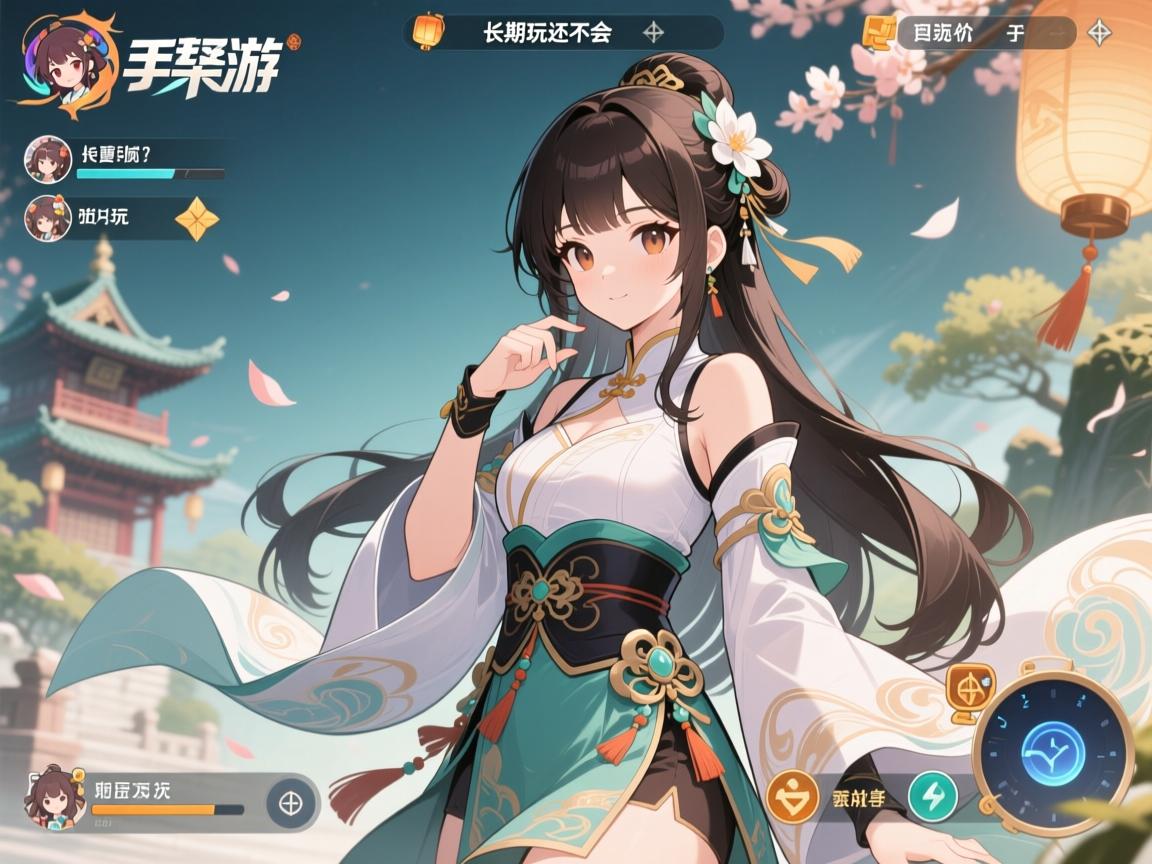1152x864 pixels.
Task: Activate the round orange bowl-symbol icon
Action: (x=793, y=798)
